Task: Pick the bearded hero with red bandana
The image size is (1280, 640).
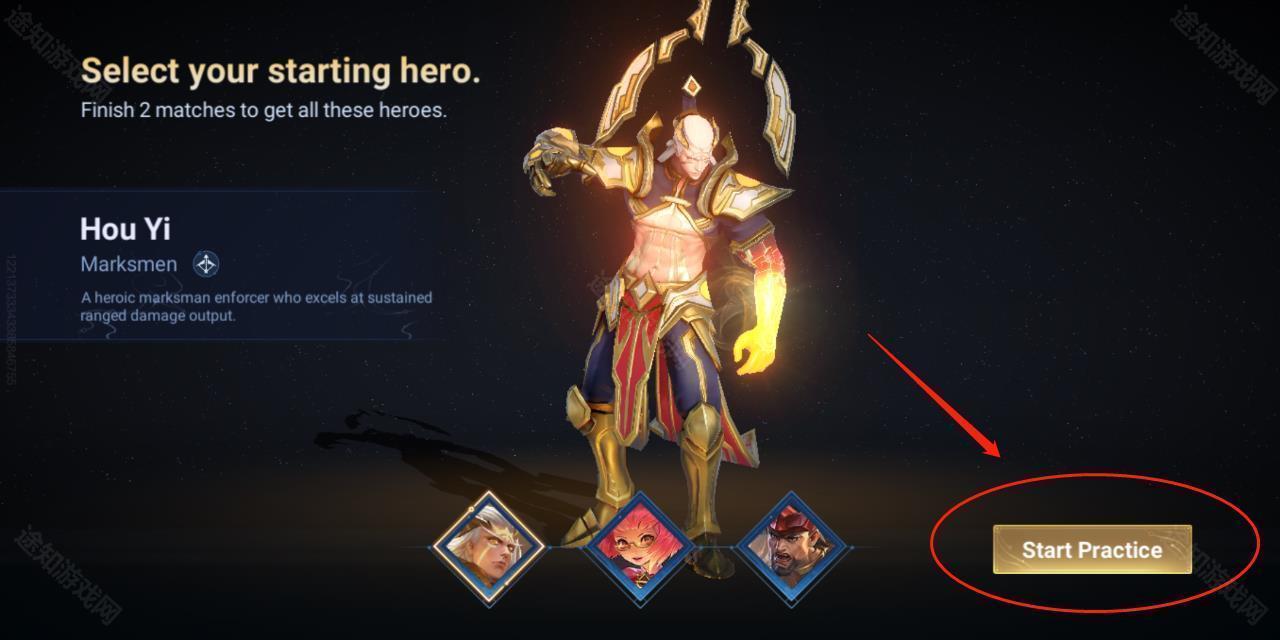Action: pos(793,547)
